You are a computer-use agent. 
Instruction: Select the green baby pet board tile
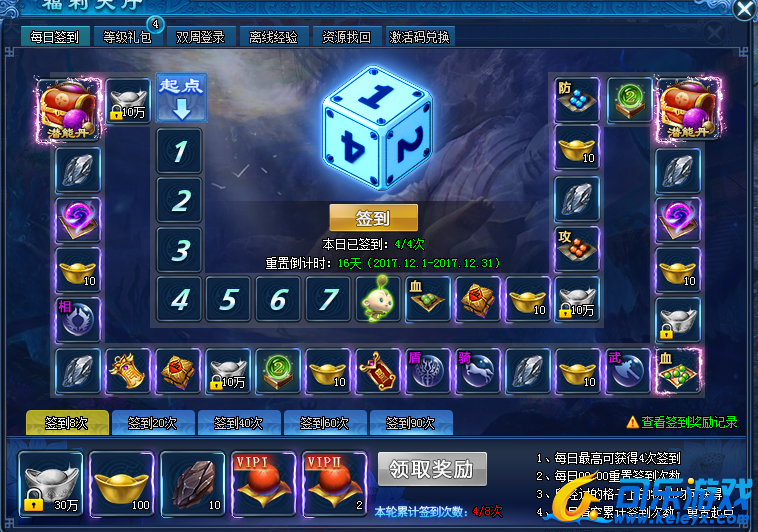[377, 299]
